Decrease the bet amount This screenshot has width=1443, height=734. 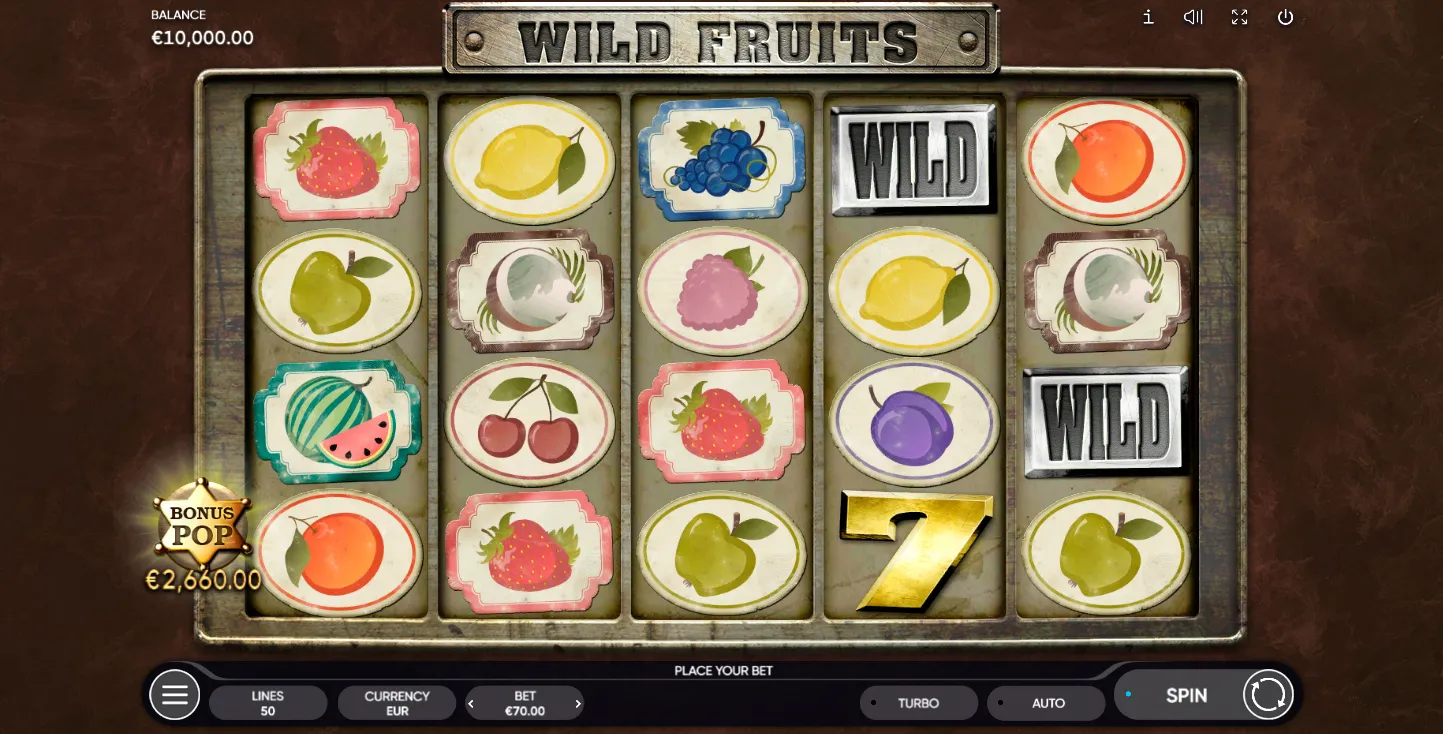point(472,704)
